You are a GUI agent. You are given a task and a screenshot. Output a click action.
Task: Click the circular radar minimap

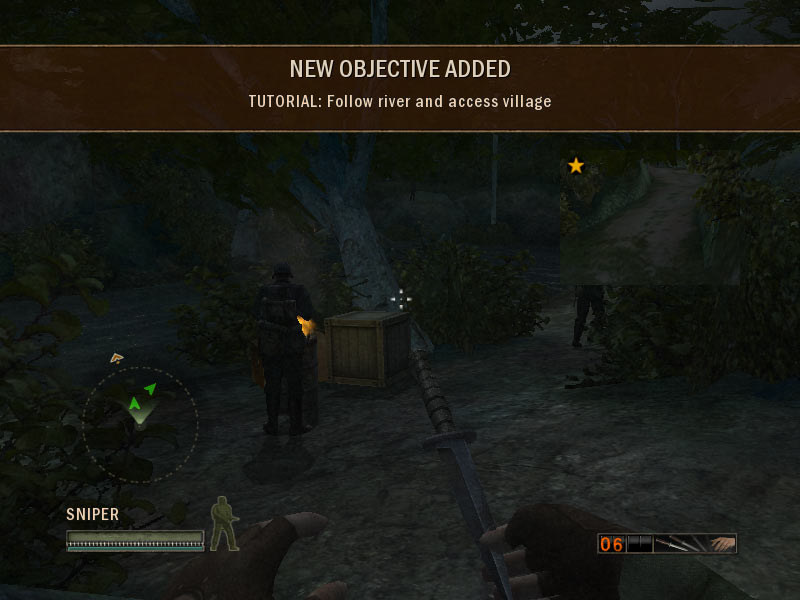point(140,424)
